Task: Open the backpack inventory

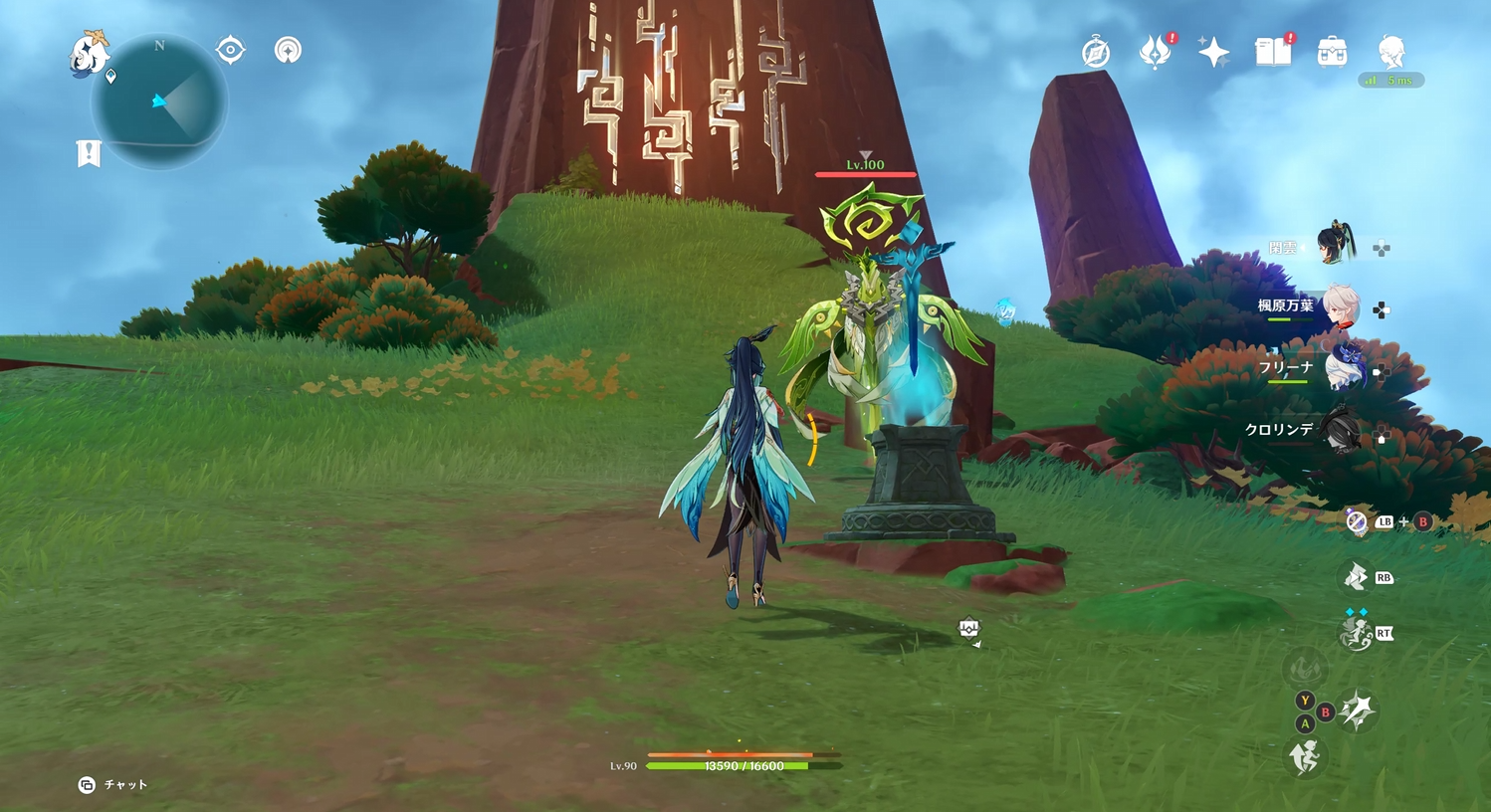Action: pos(1332,52)
